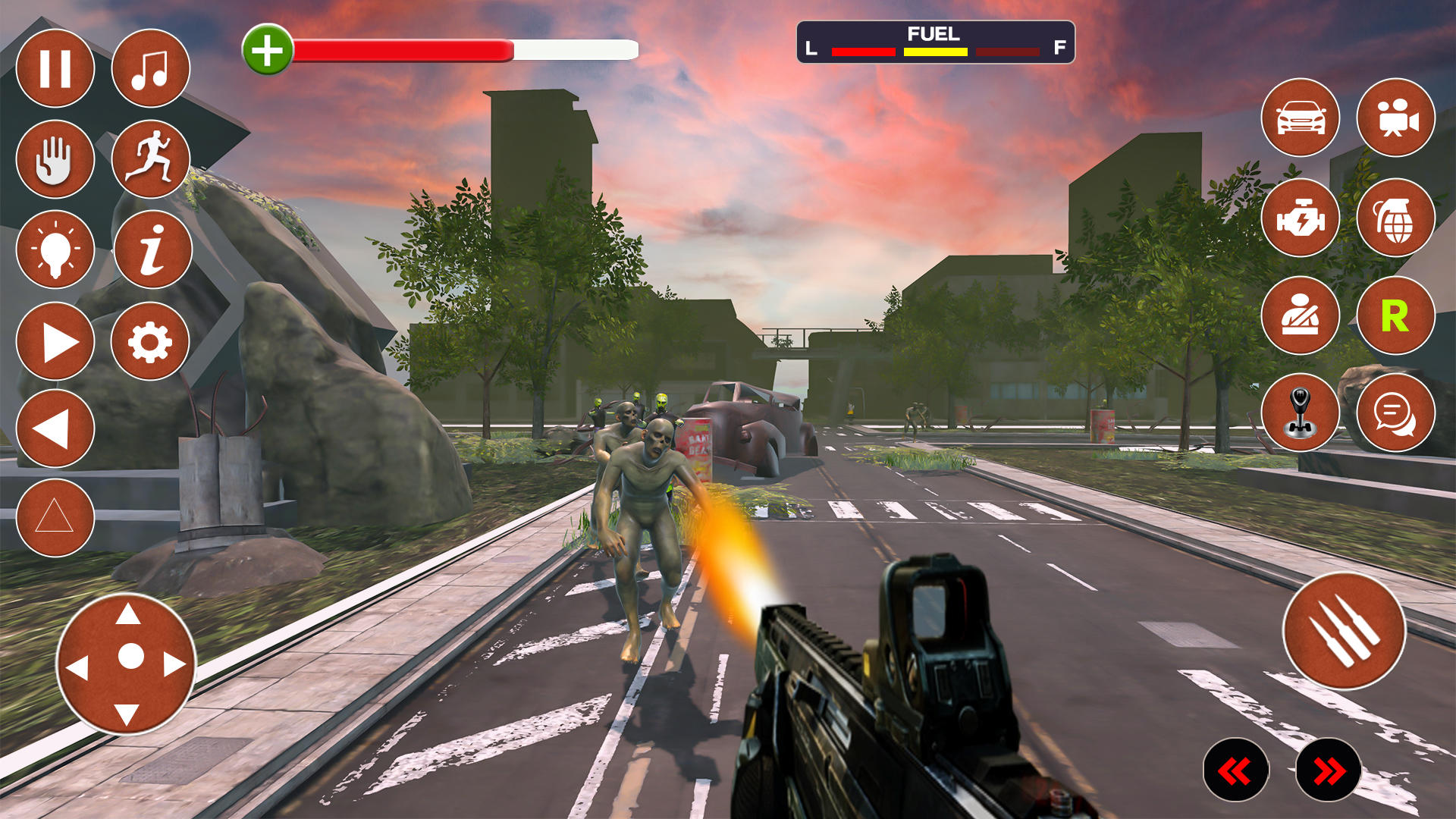Toggle the music note button
Screen dimensions: 1456x819
(150, 69)
